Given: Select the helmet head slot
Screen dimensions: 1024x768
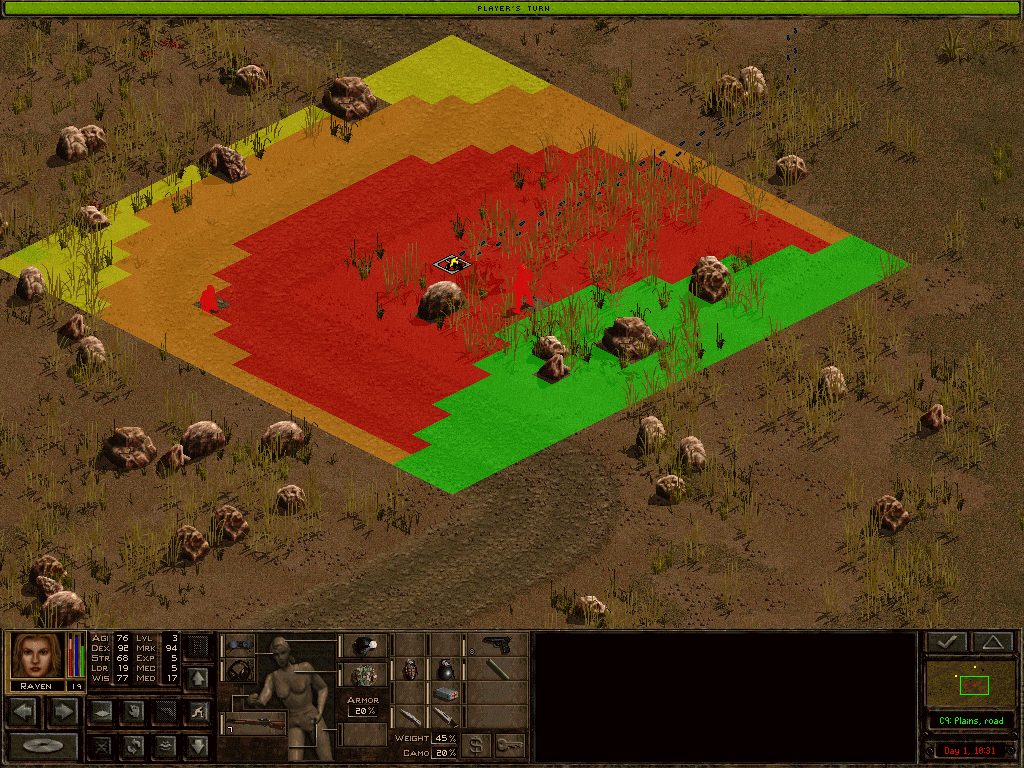Looking at the screenshot, I should point(363,645).
